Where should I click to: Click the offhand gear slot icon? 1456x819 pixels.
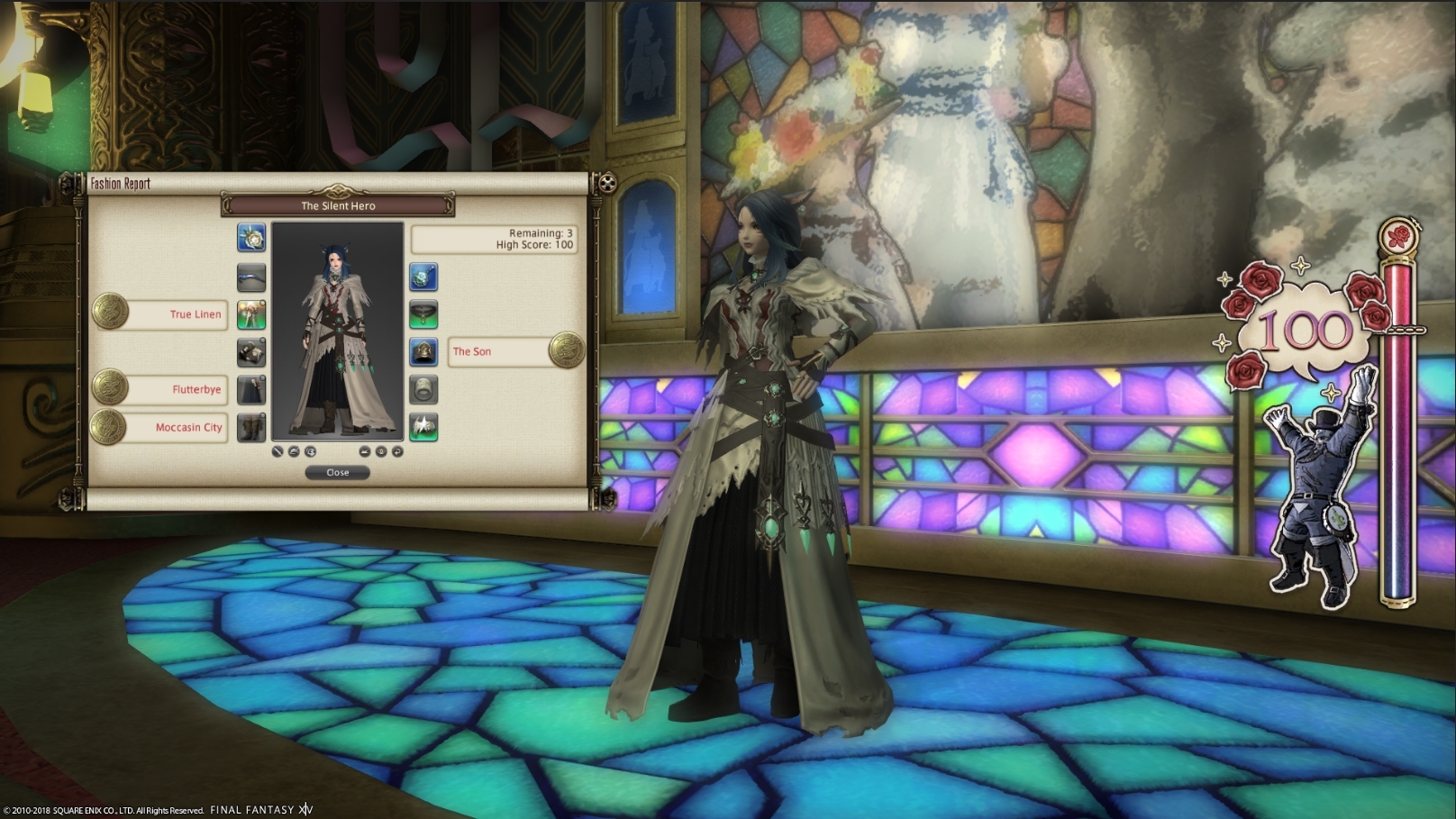[250, 278]
